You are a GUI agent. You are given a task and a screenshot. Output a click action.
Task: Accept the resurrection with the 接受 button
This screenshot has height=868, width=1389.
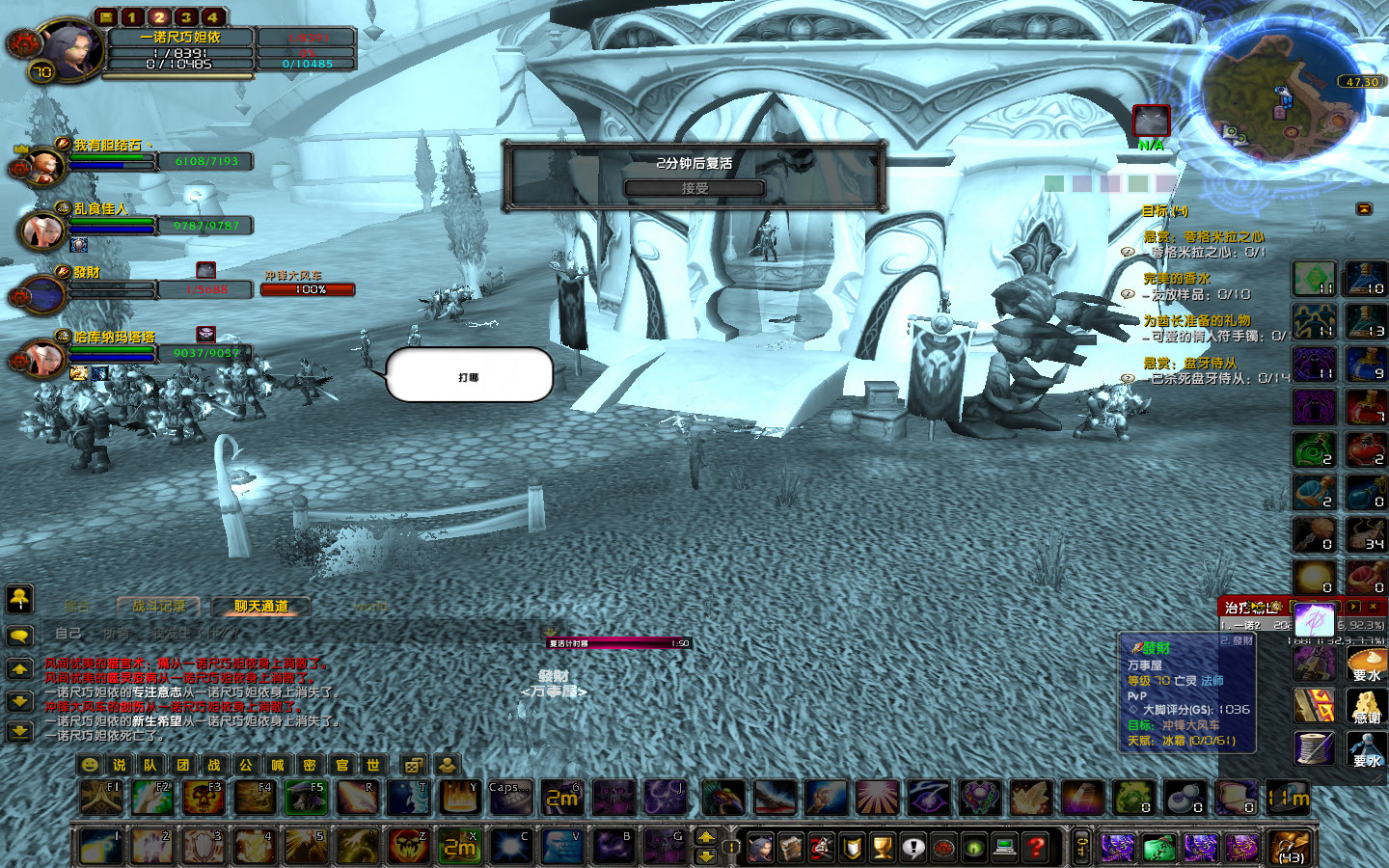tap(694, 188)
